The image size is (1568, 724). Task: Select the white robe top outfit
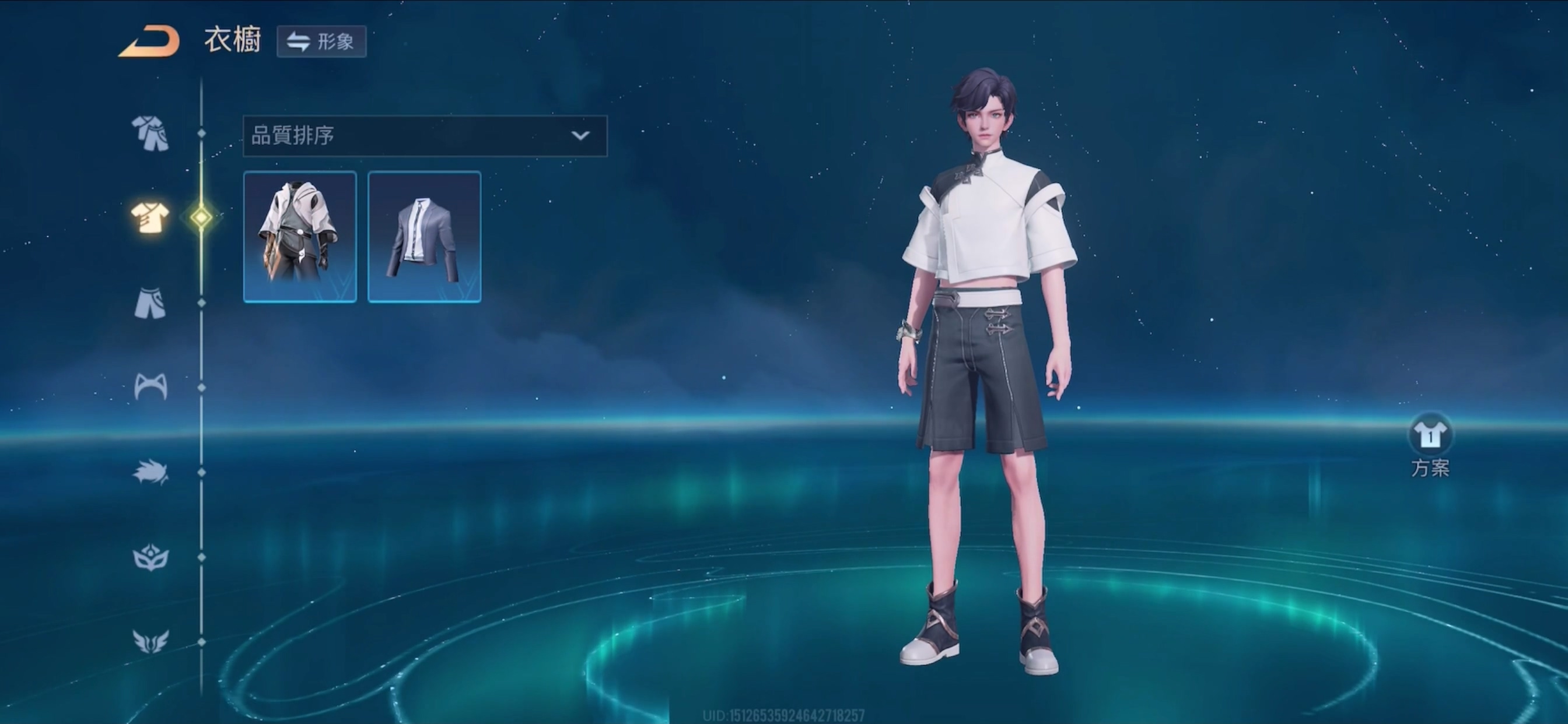point(300,237)
